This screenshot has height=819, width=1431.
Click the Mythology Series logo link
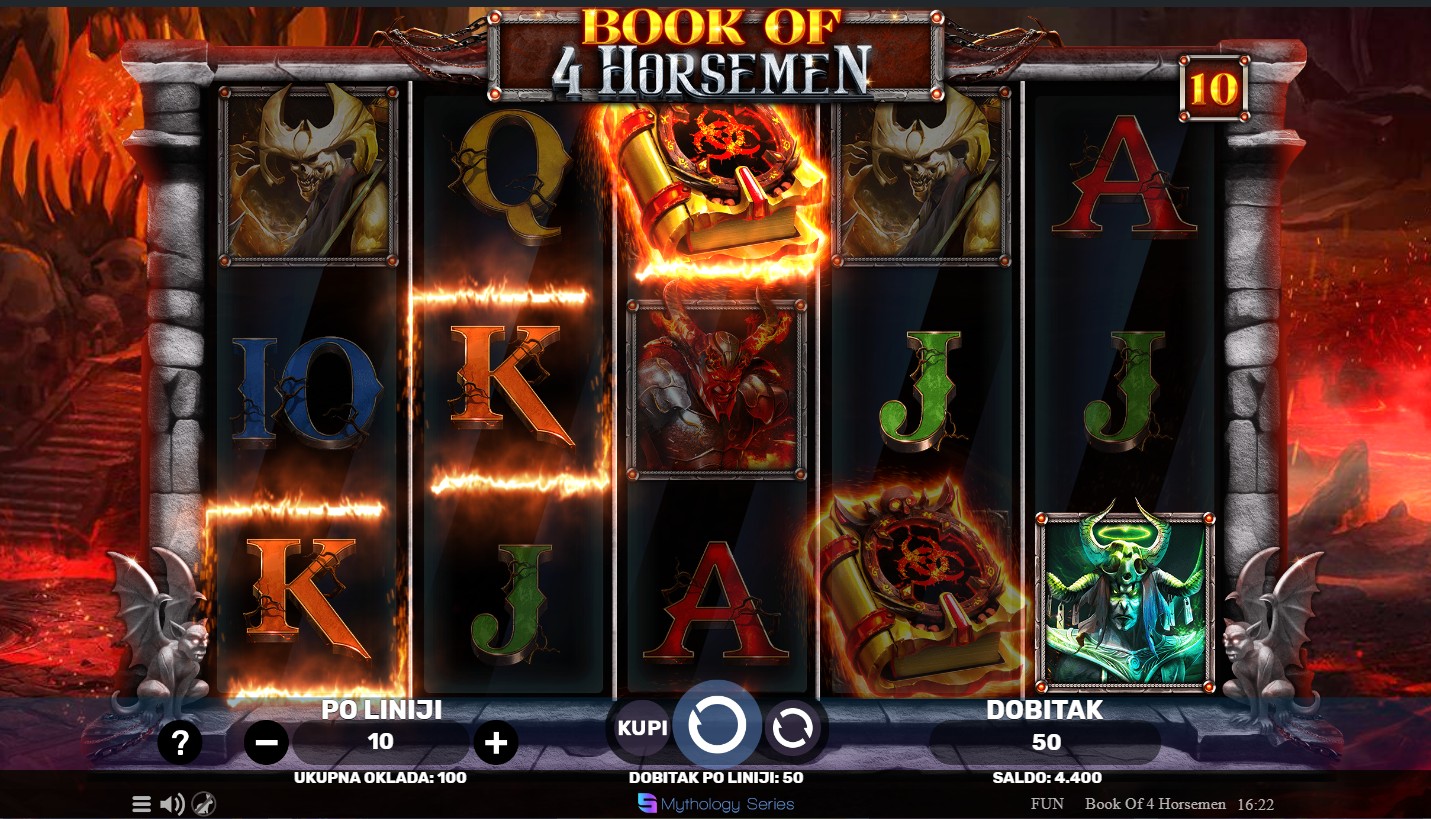(x=716, y=804)
